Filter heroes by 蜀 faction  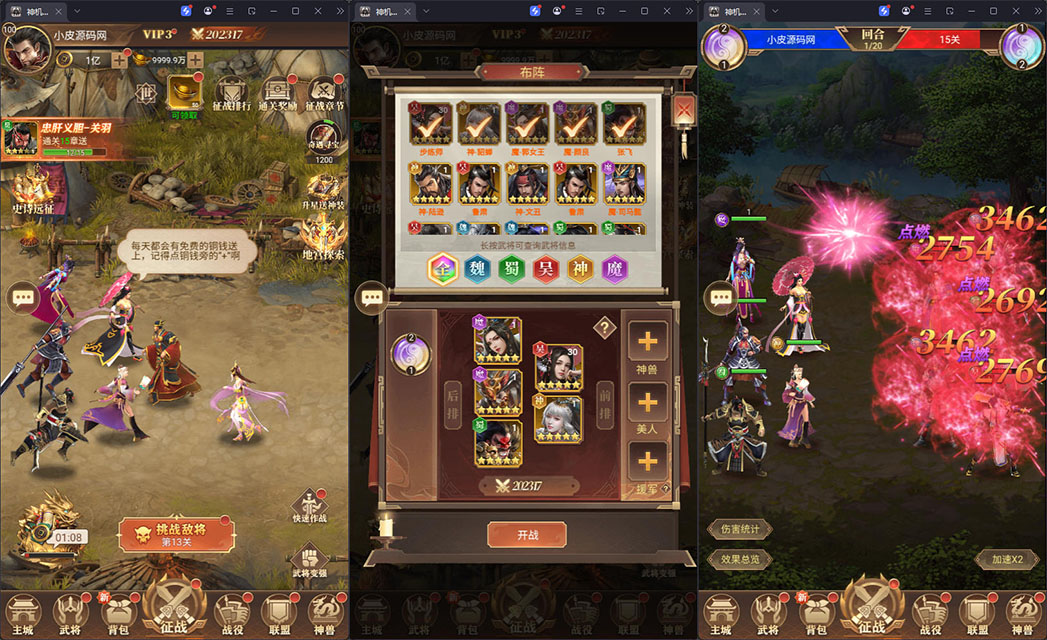pos(512,270)
